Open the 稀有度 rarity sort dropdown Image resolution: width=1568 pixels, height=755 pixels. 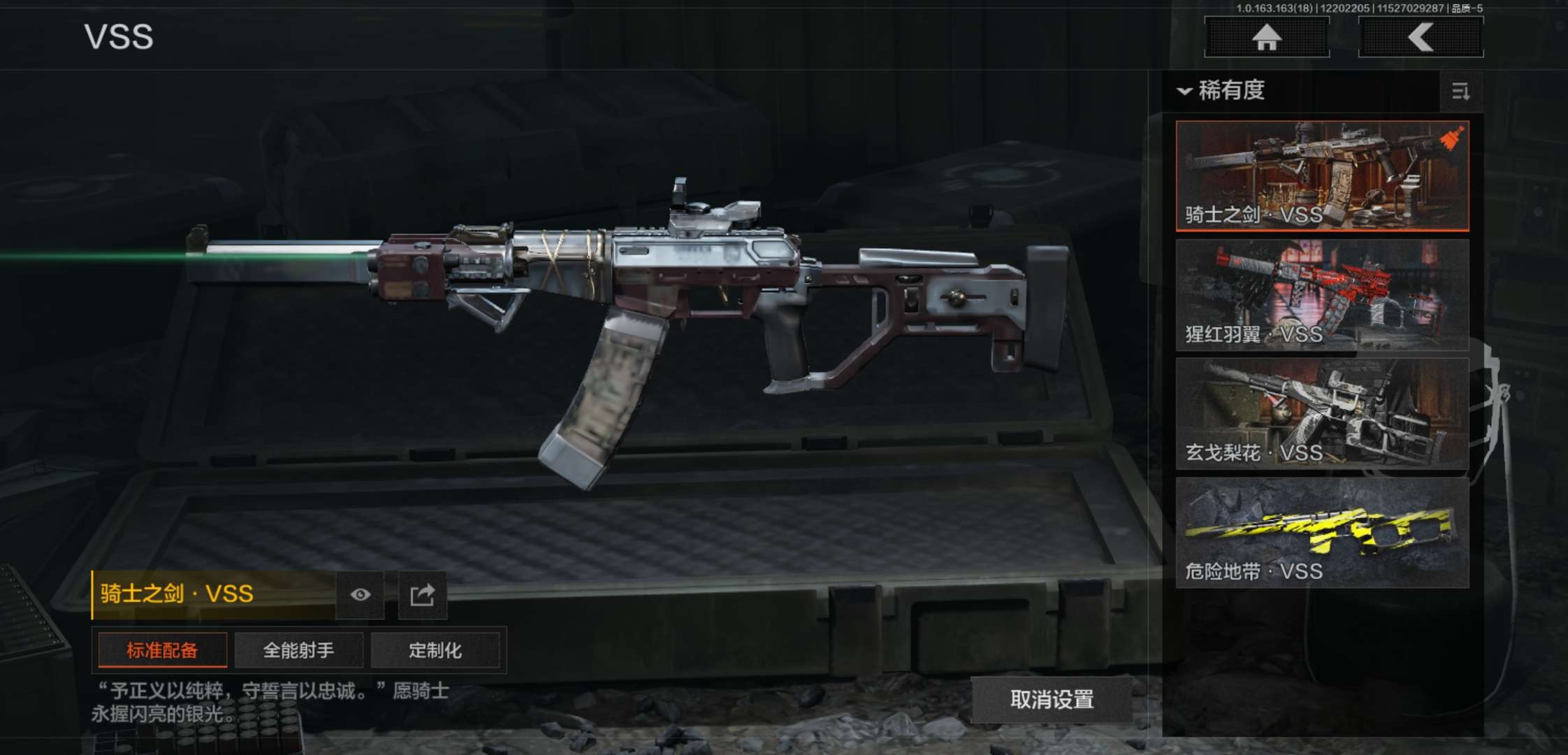(x=1223, y=91)
